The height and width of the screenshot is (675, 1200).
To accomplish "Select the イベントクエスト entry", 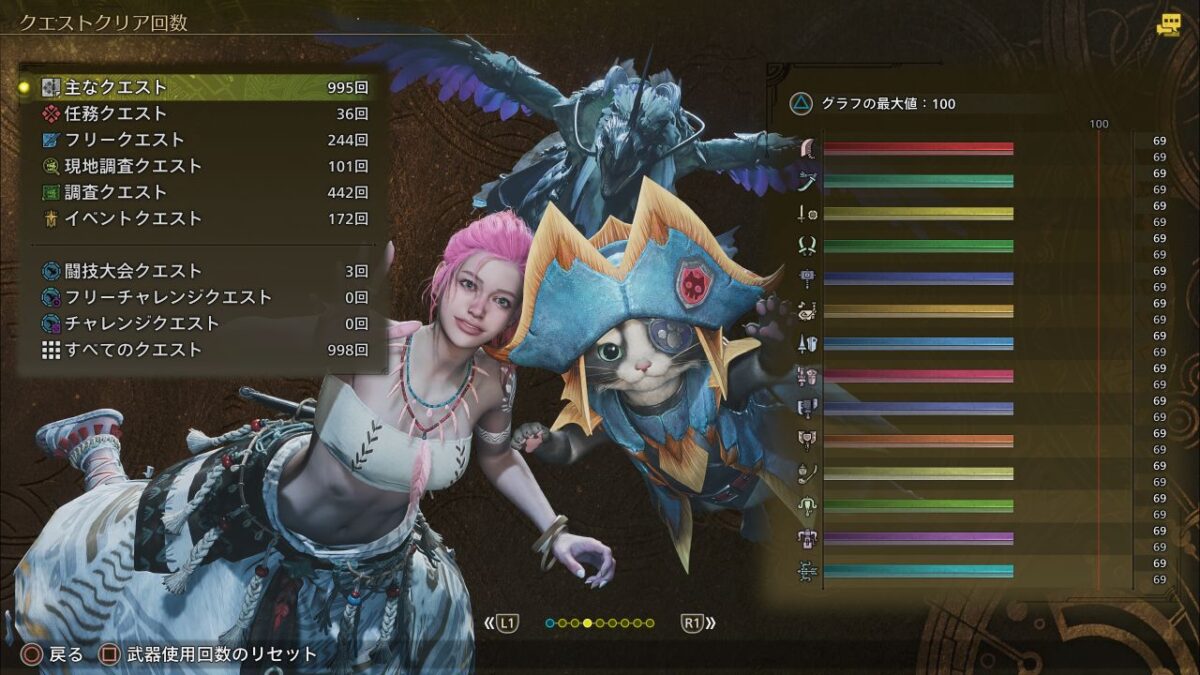I will coord(200,218).
